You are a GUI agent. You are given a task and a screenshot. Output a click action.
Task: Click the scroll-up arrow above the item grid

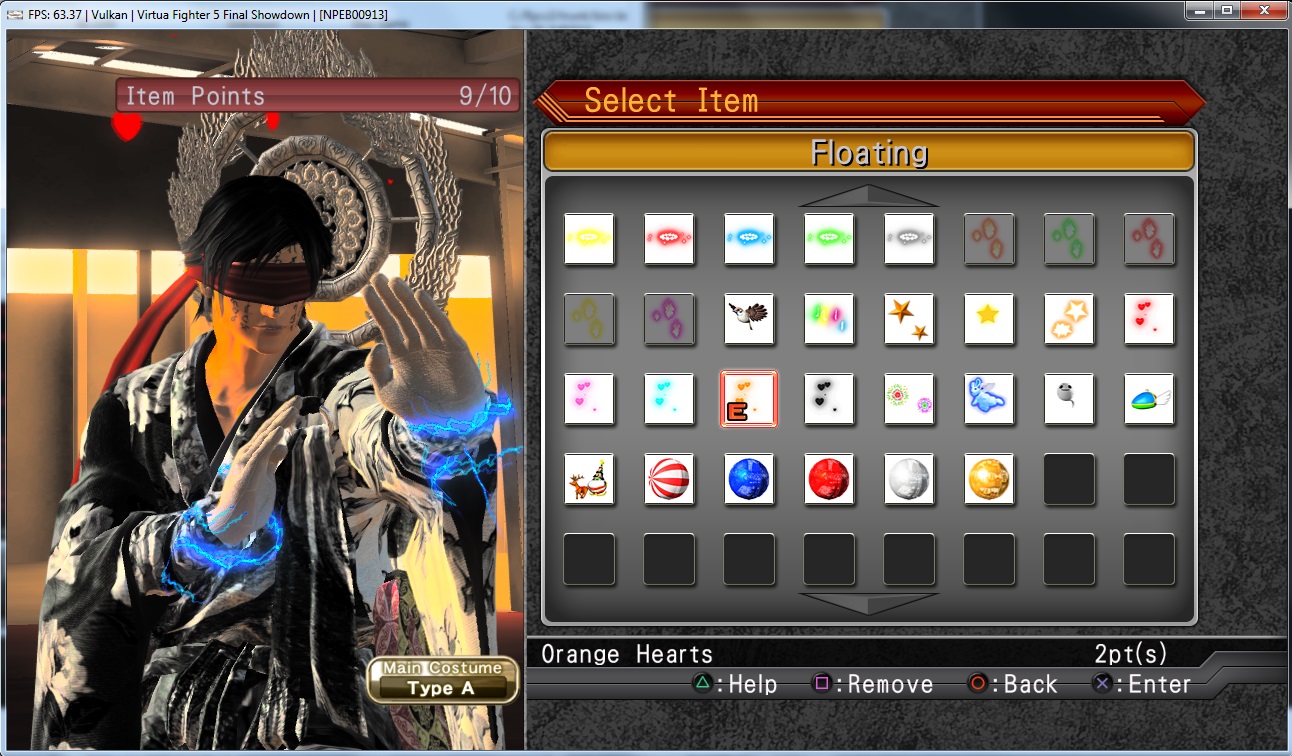tap(868, 196)
